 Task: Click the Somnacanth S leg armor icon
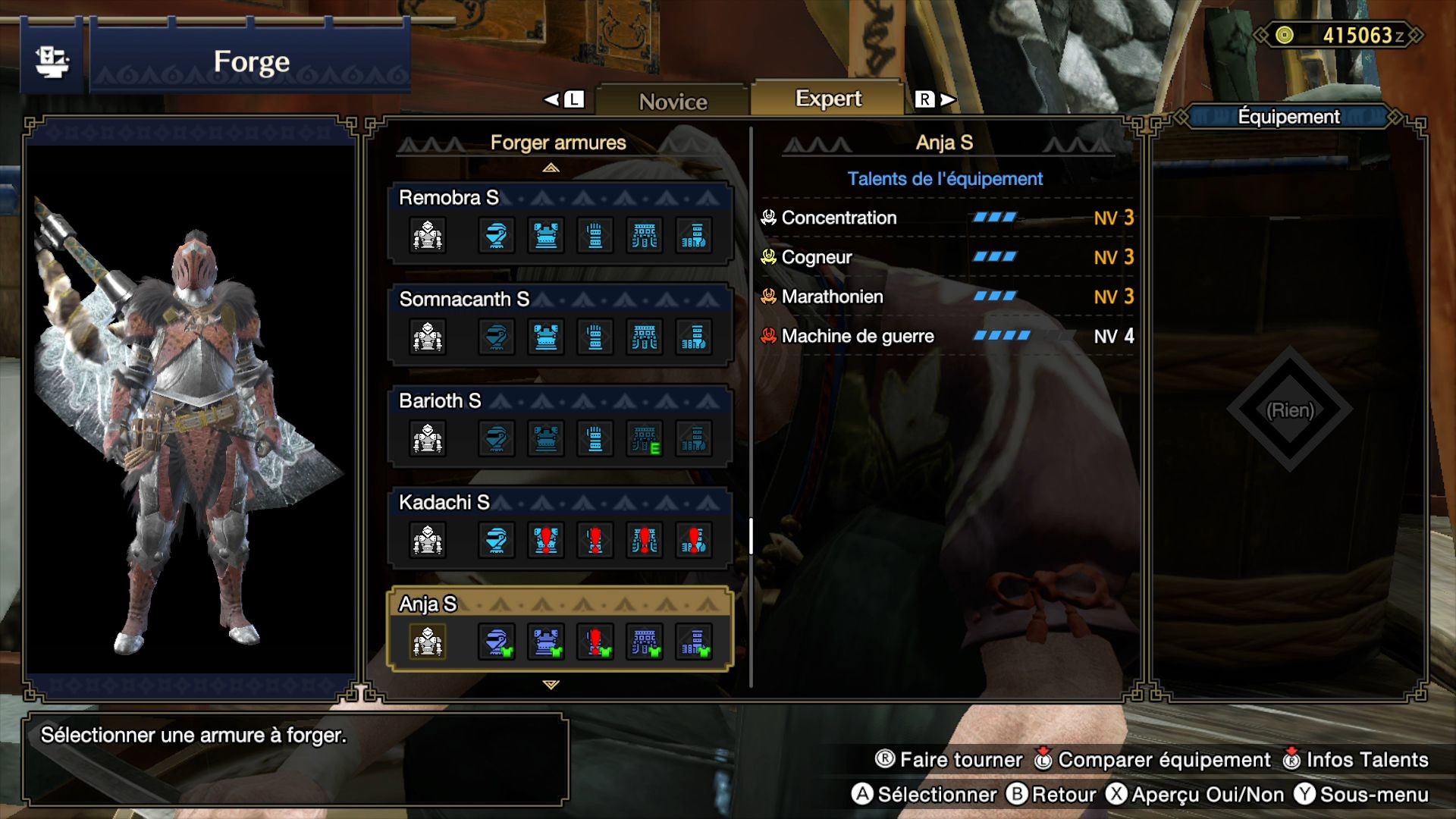694,337
